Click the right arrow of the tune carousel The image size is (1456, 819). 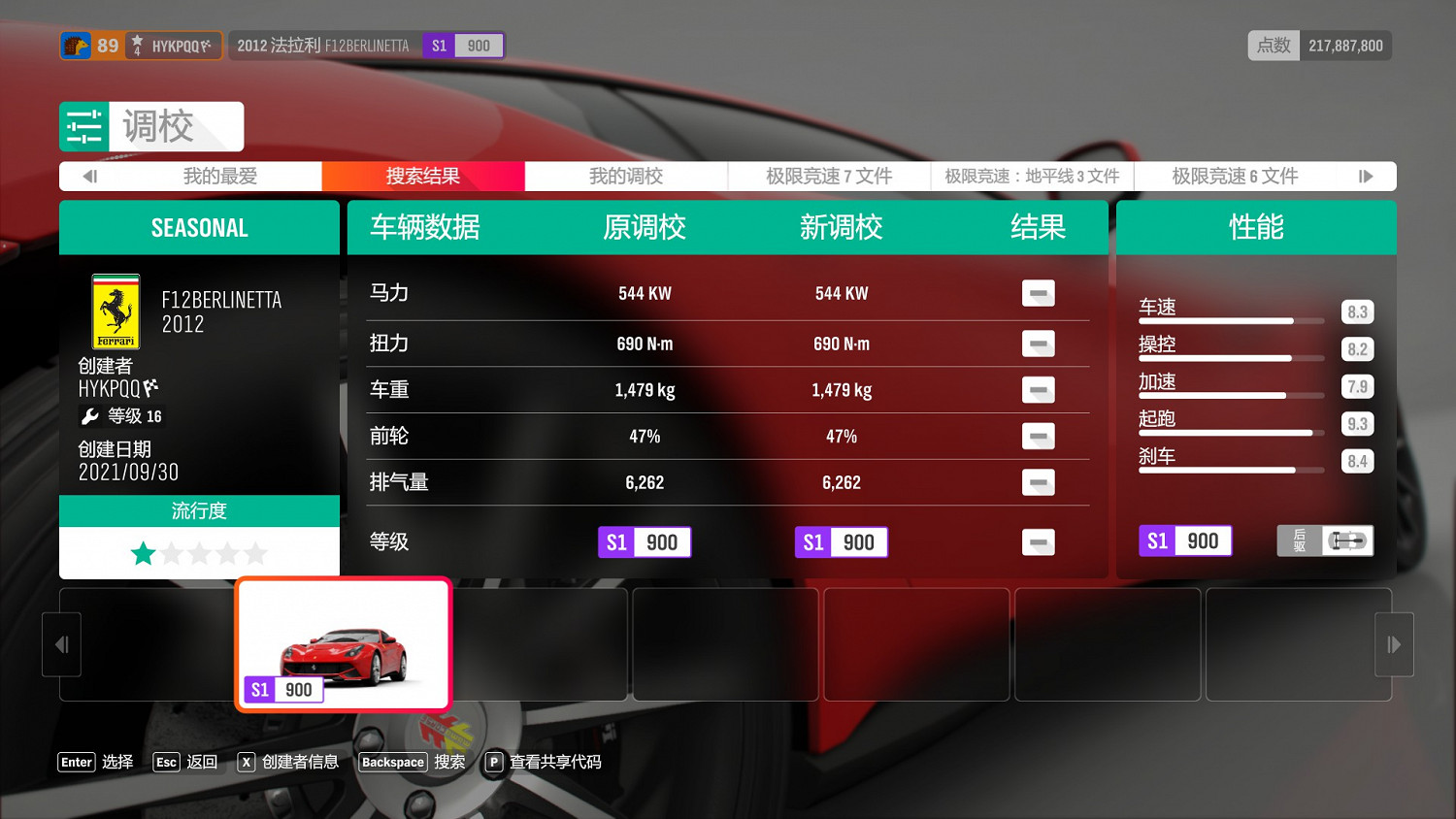[1394, 643]
